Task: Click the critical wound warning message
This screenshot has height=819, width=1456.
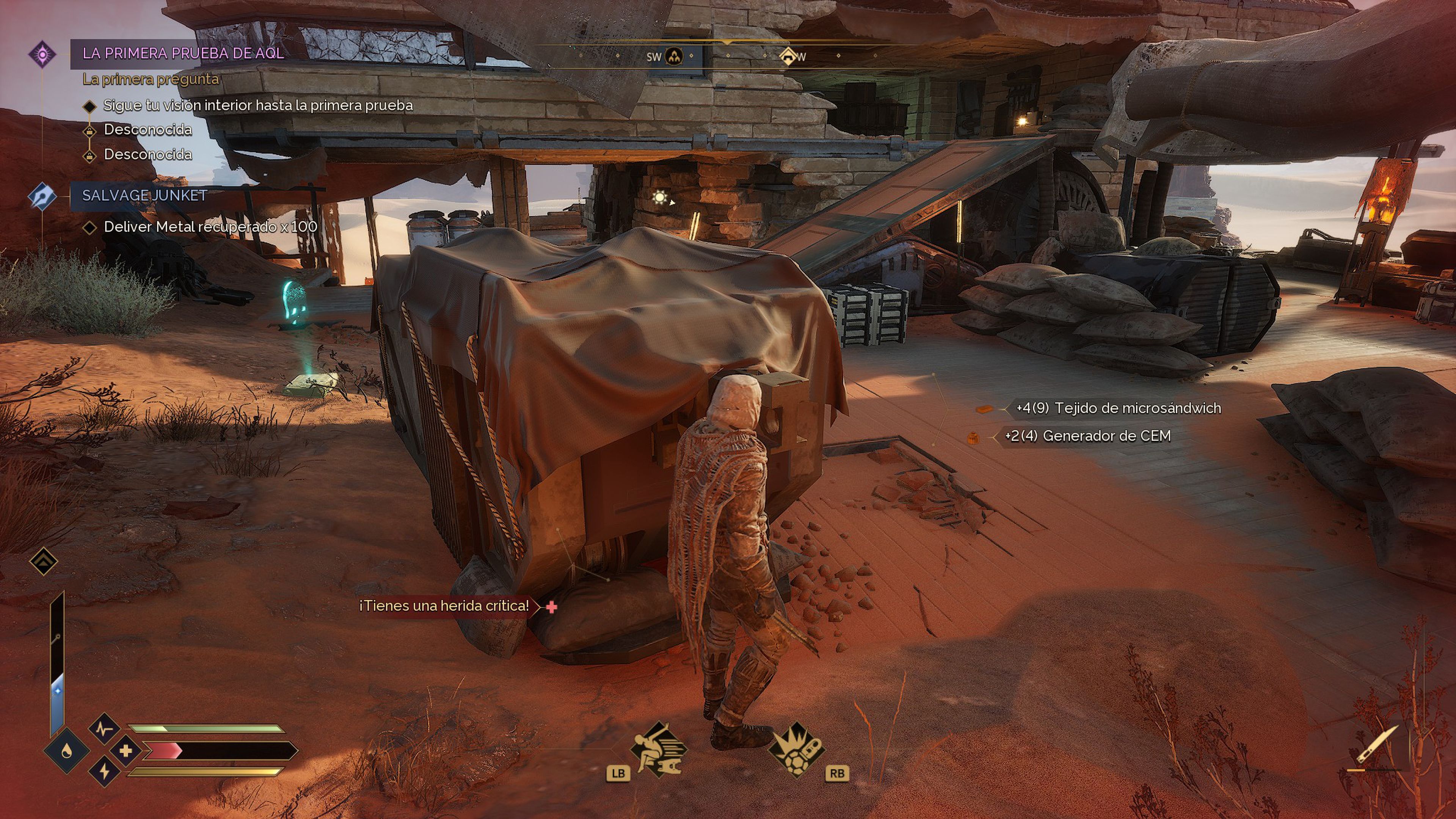Action: (x=444, y=606)
